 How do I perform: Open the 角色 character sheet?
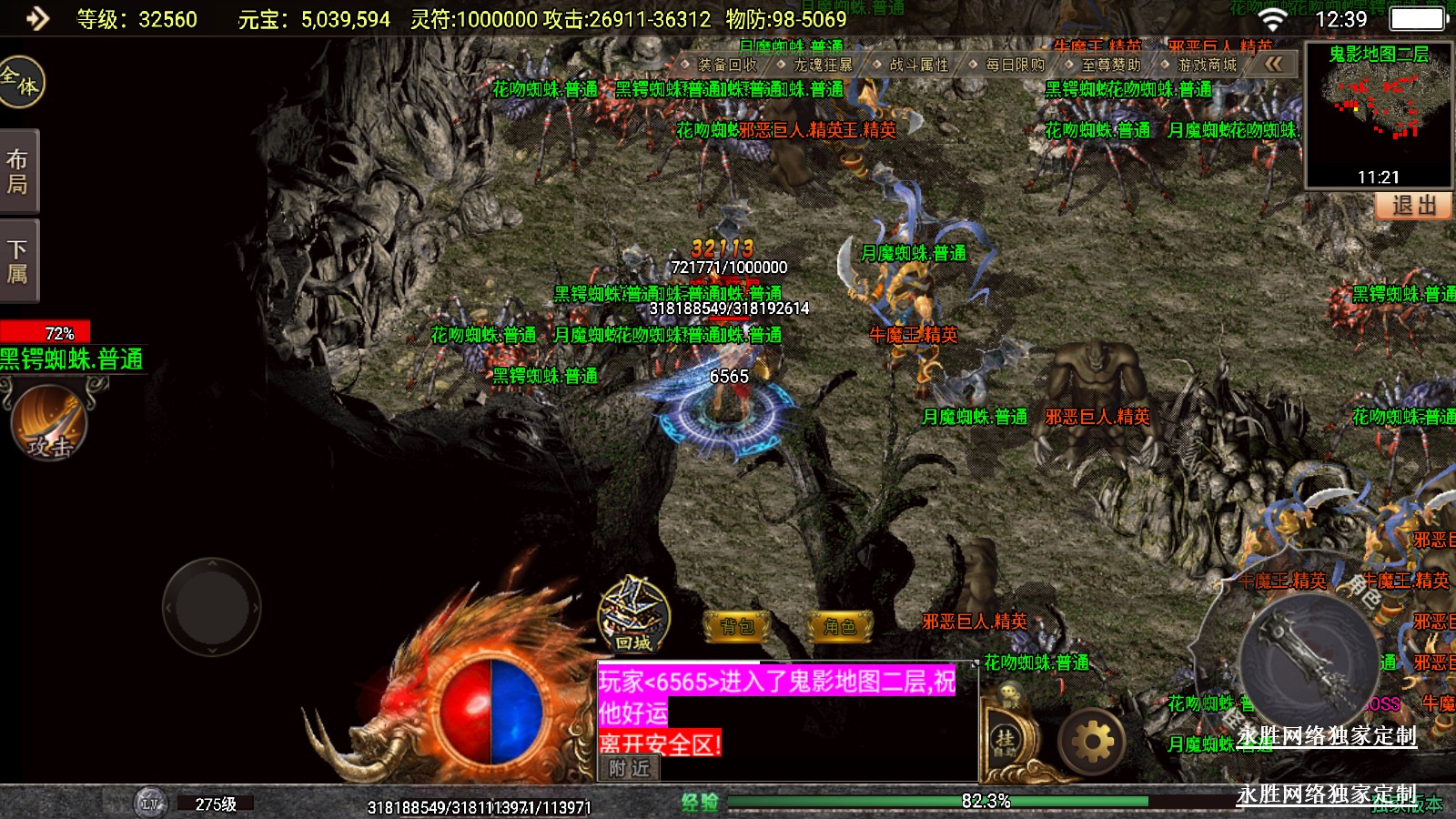point(840,626)
